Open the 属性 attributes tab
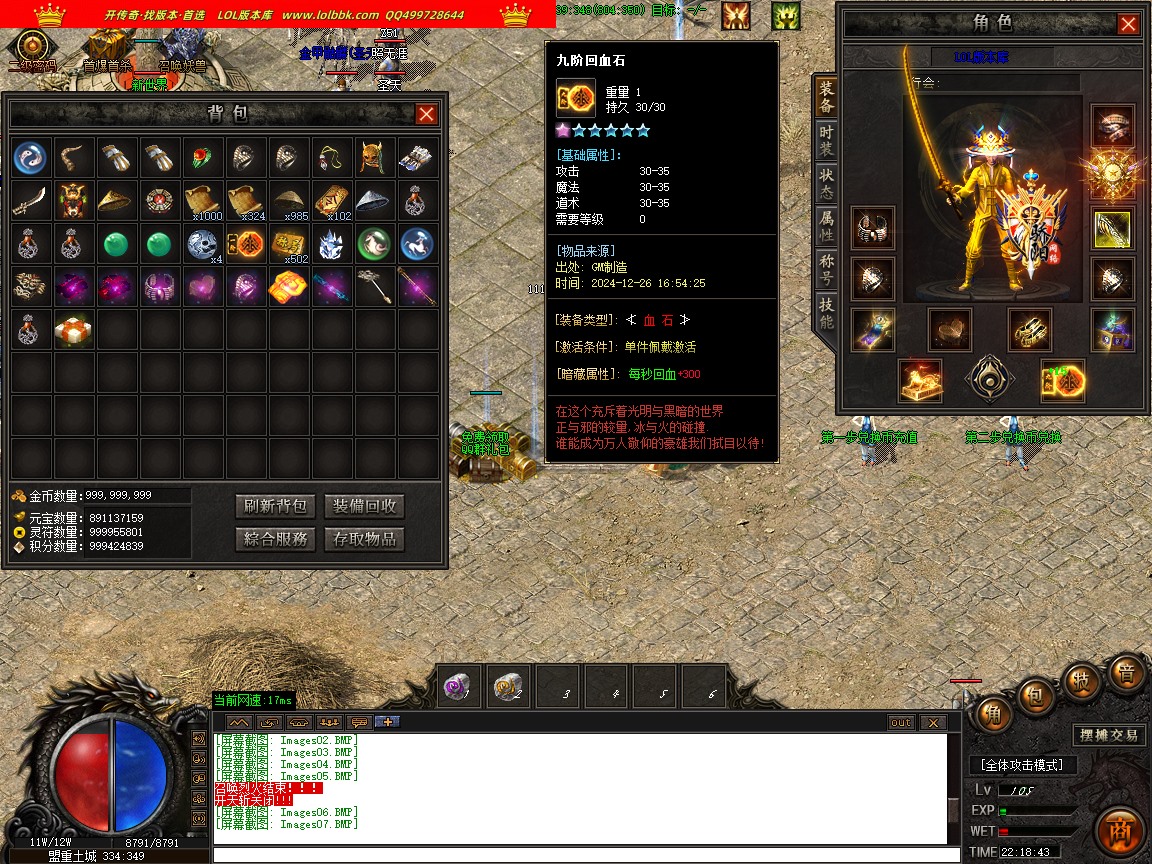1152x864 pixels. pyautogui.click(x=826, y=225)
